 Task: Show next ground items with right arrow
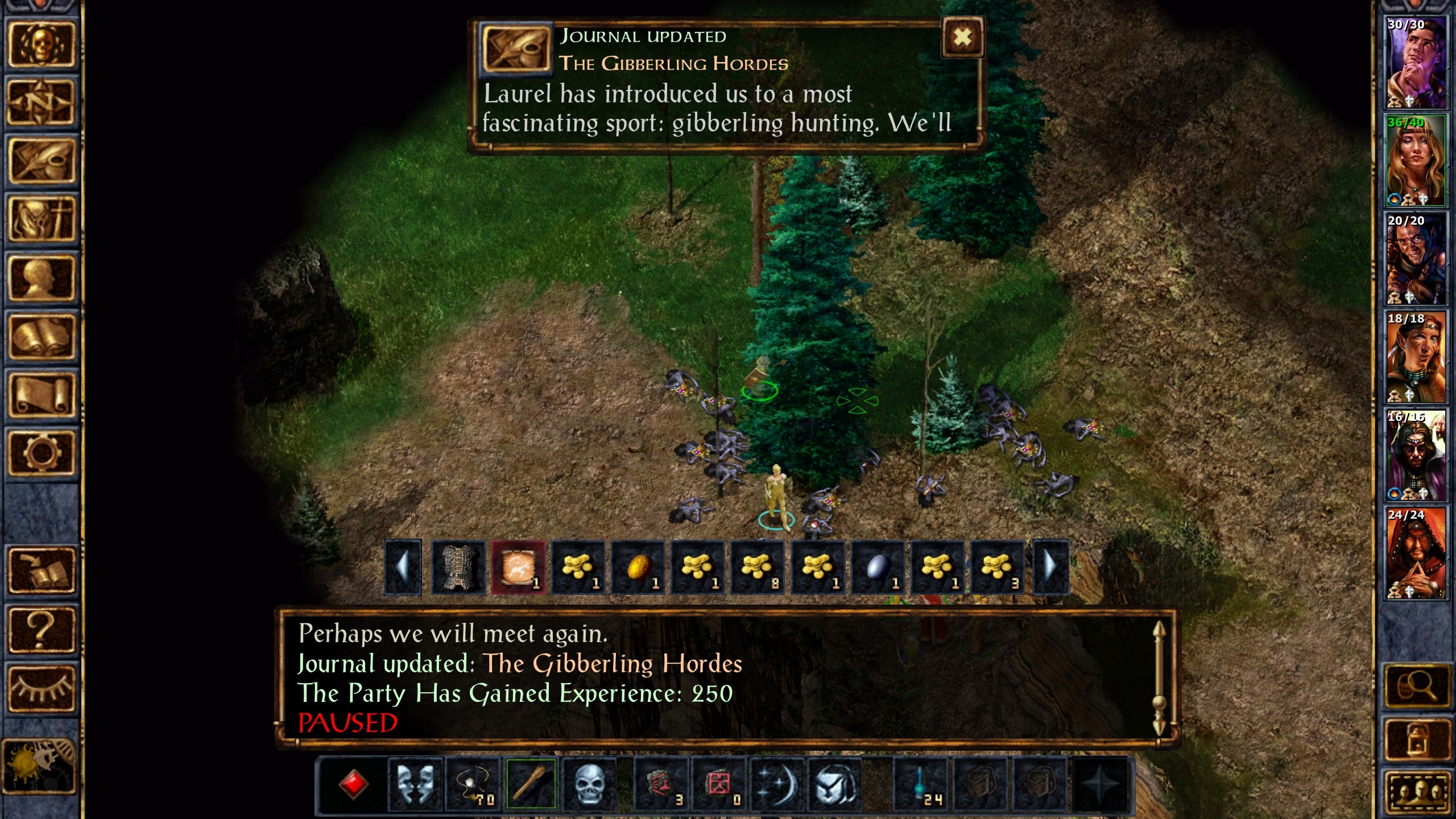[x=1050, y=568]
